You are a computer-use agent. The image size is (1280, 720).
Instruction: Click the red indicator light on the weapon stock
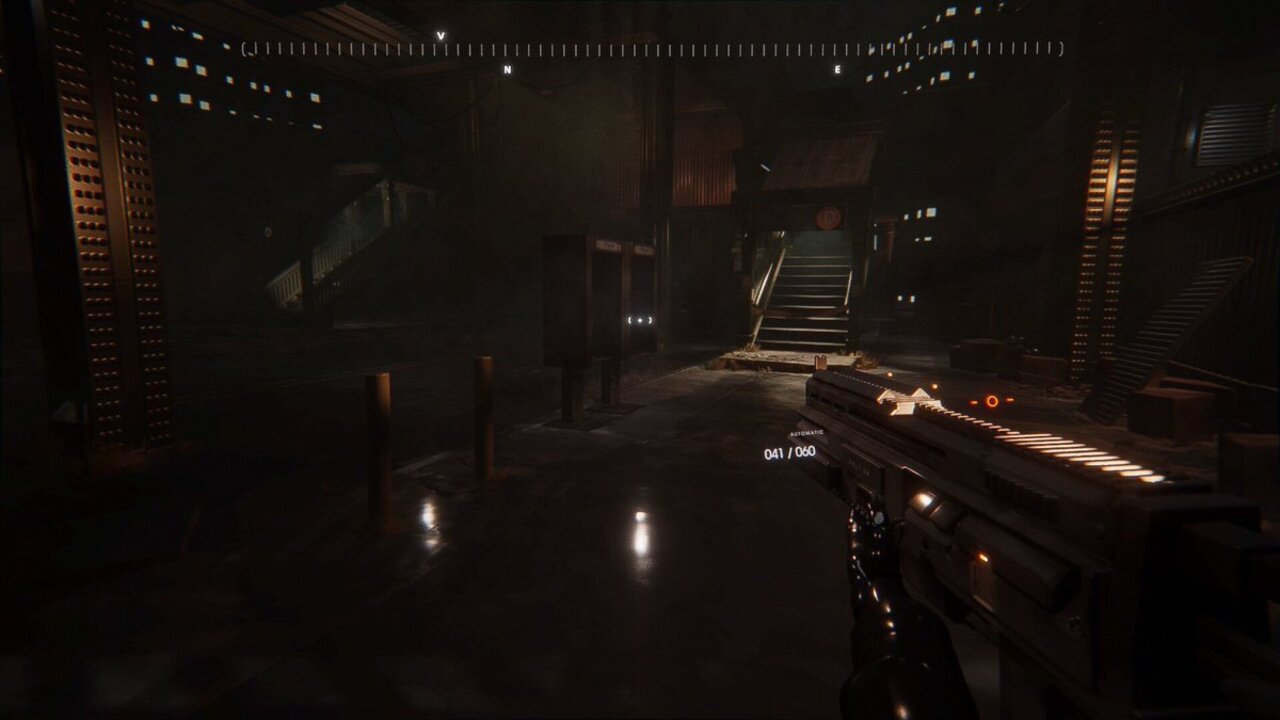pyautogui.click(x=980, y=557)
